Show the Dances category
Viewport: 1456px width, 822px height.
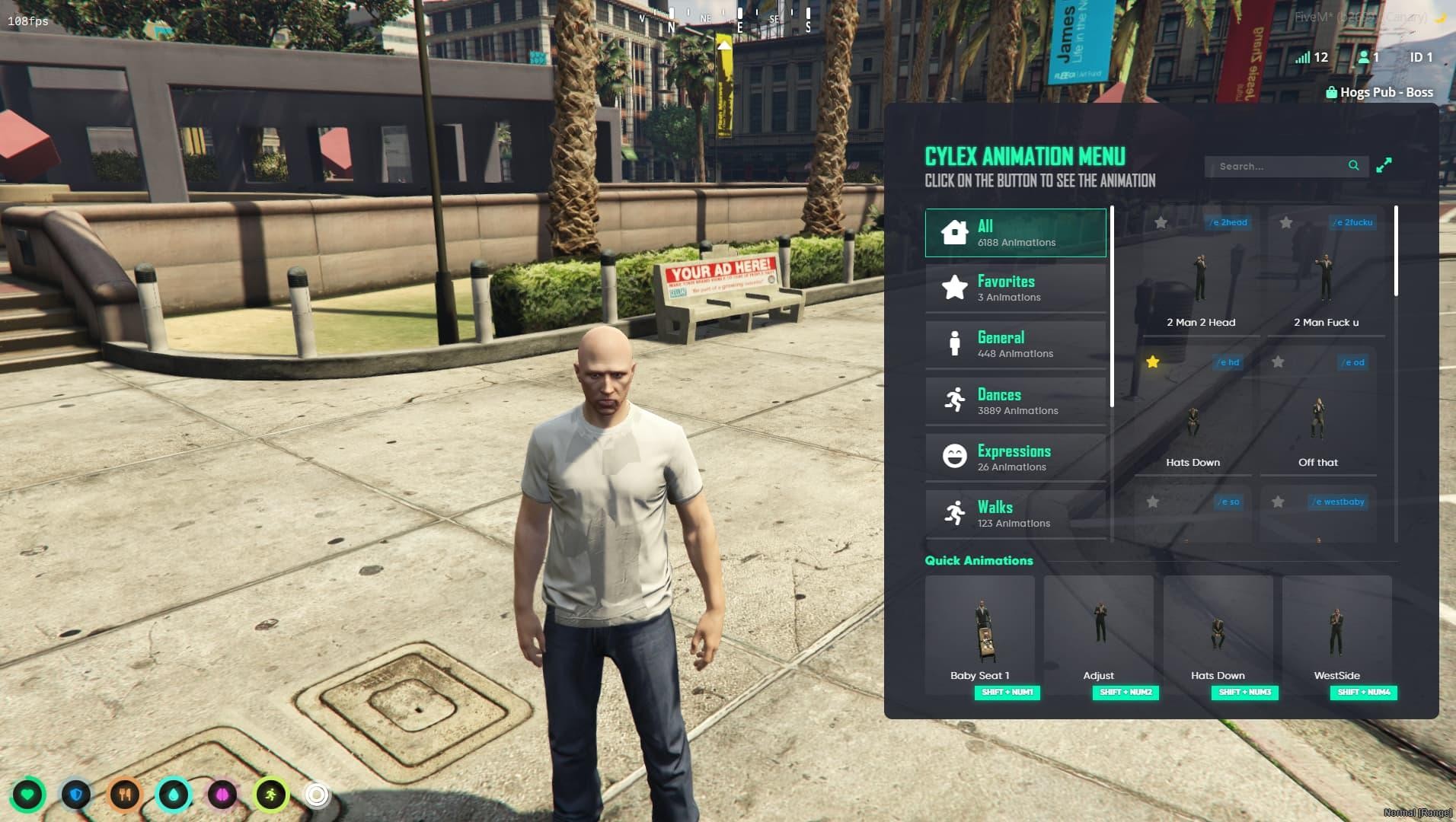coord(1015,401)
